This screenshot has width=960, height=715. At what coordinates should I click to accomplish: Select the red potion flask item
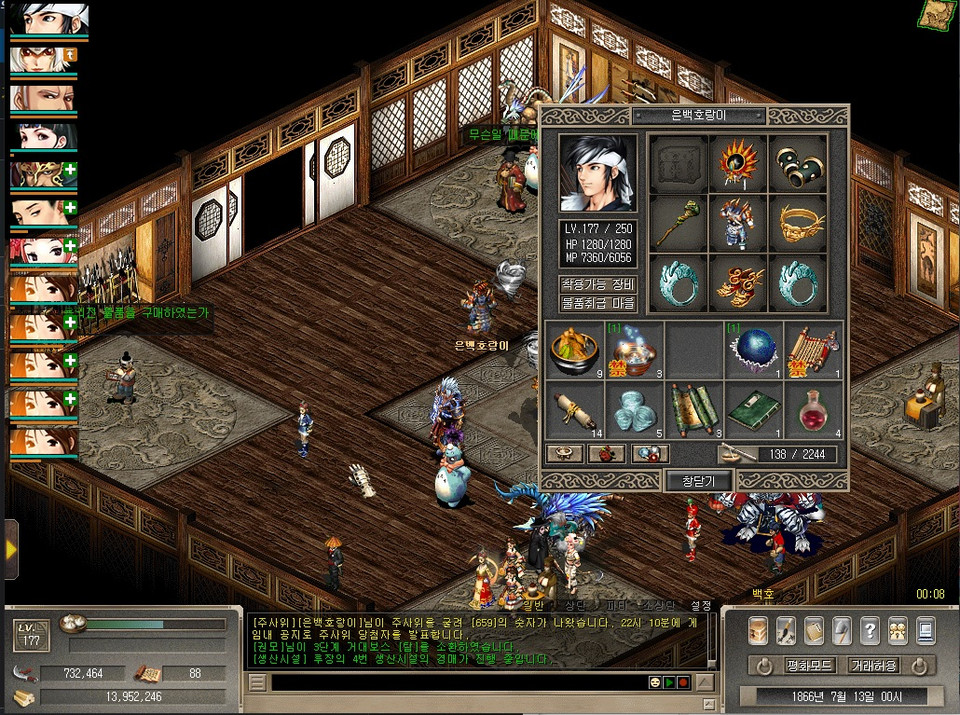coord(813,409)
